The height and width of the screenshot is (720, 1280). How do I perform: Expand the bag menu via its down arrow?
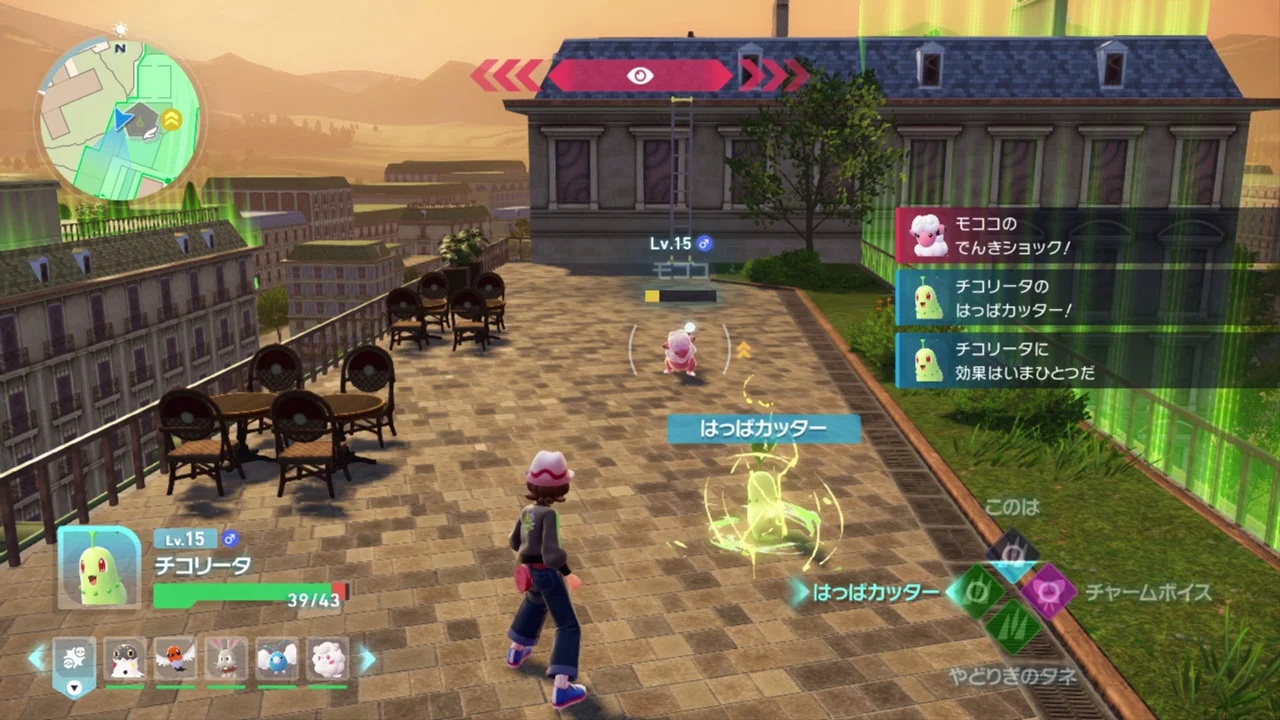point(75,688)
